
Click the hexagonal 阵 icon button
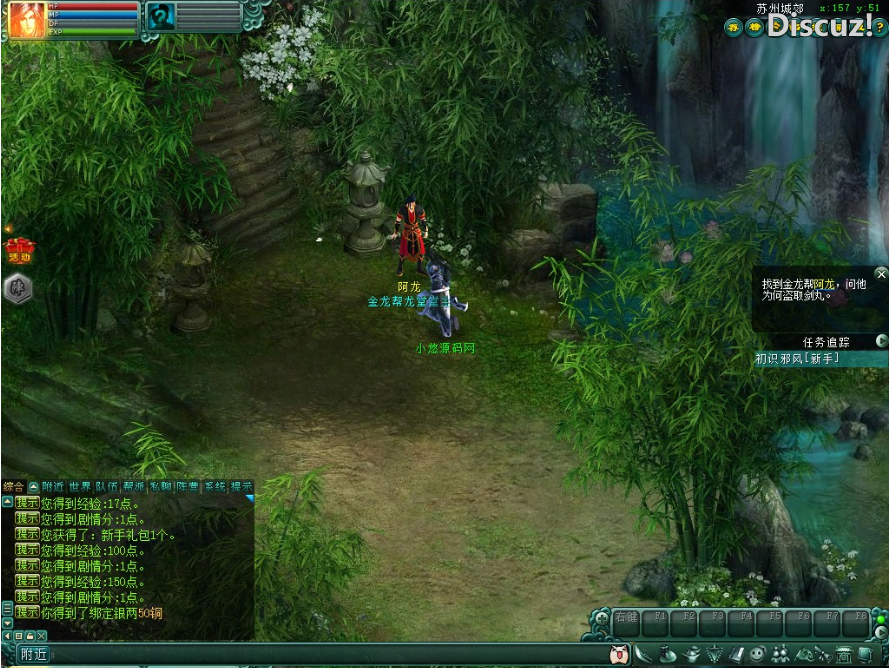click(18, 289)
